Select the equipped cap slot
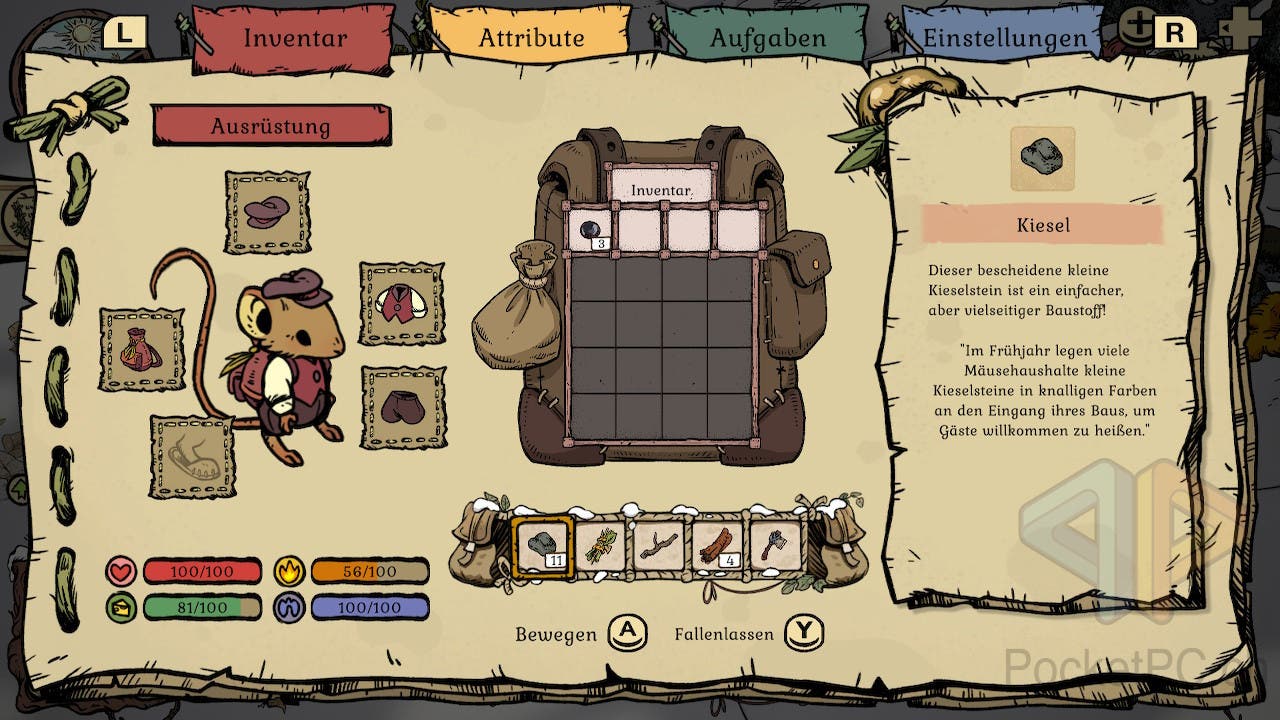This screenshot has height=720, width=1280. pyautogui.click(x=267, y=212)
